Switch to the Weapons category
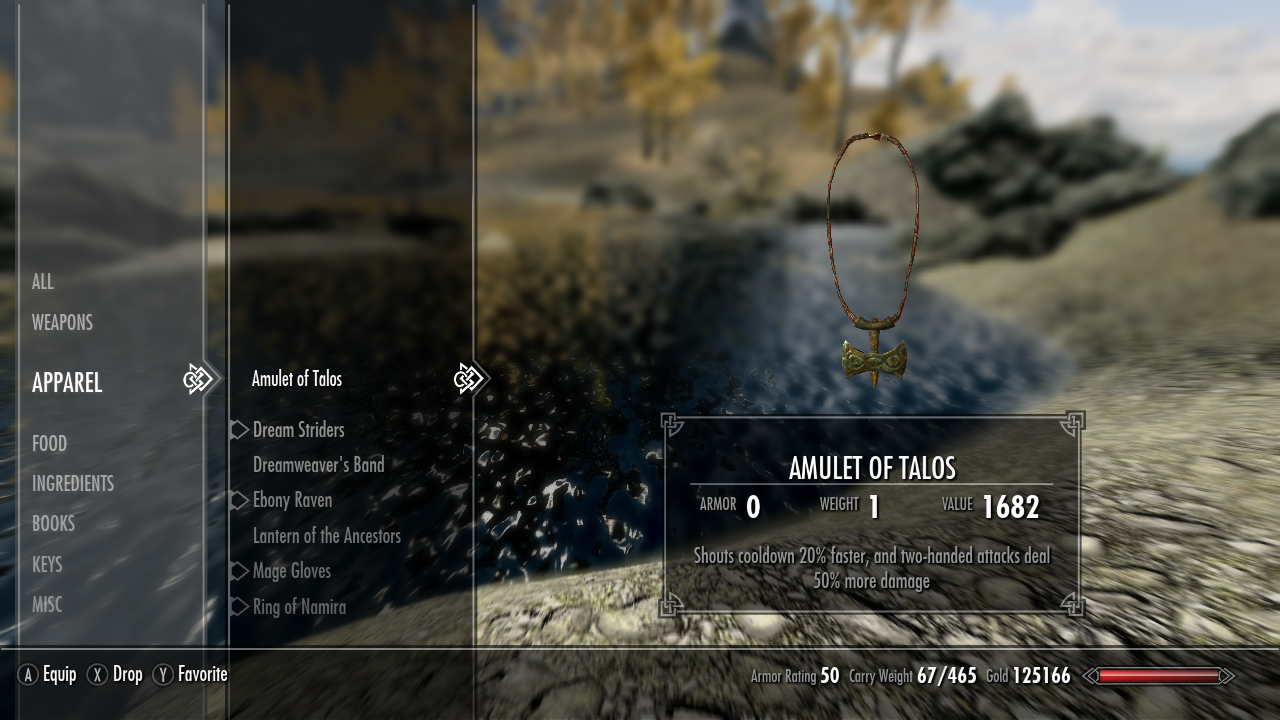The image size is (1280, 720). point(62,322)
